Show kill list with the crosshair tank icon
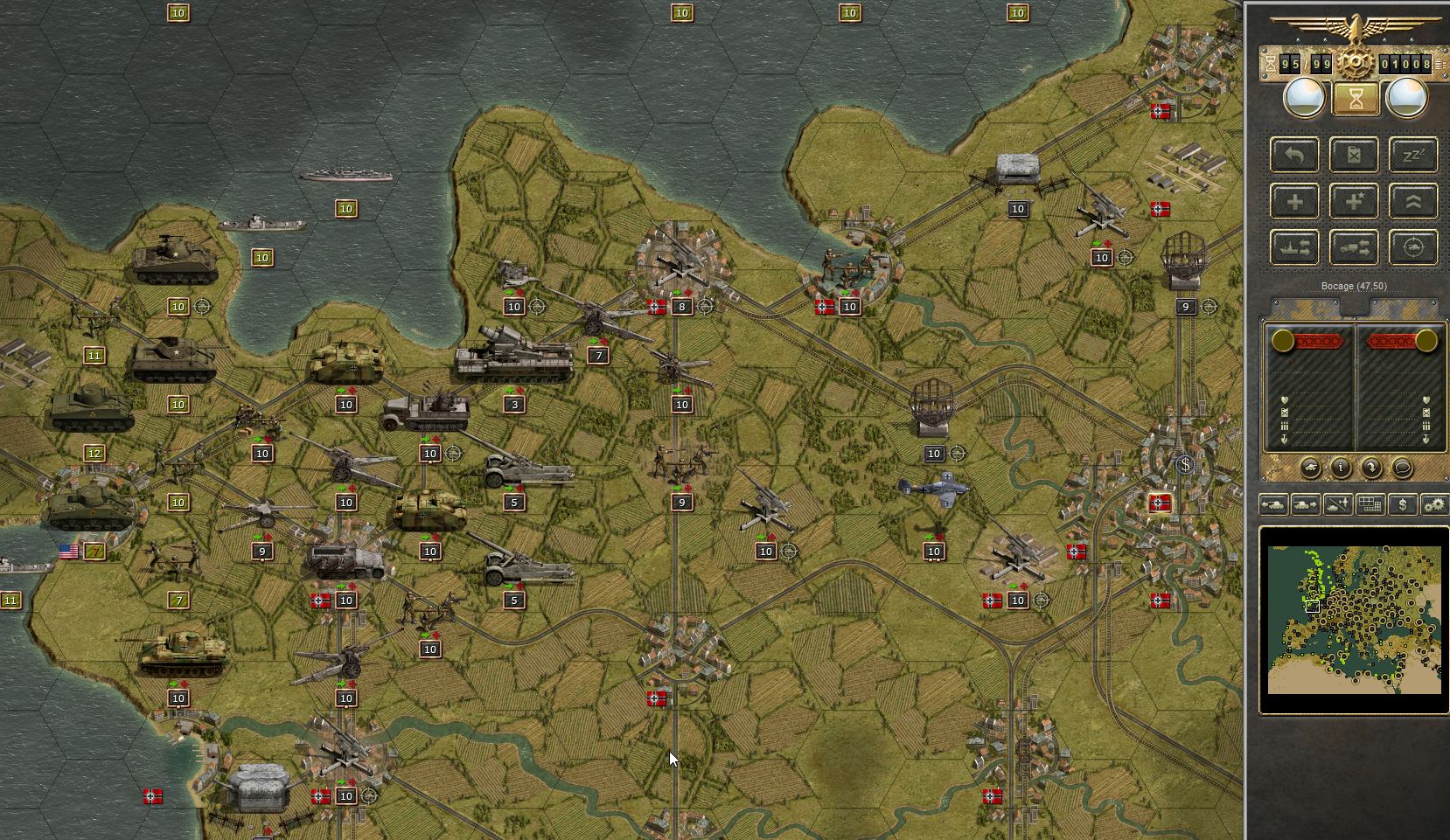Image resolution: width=1450 pixels, height=840 pixels. [1415, 246]
